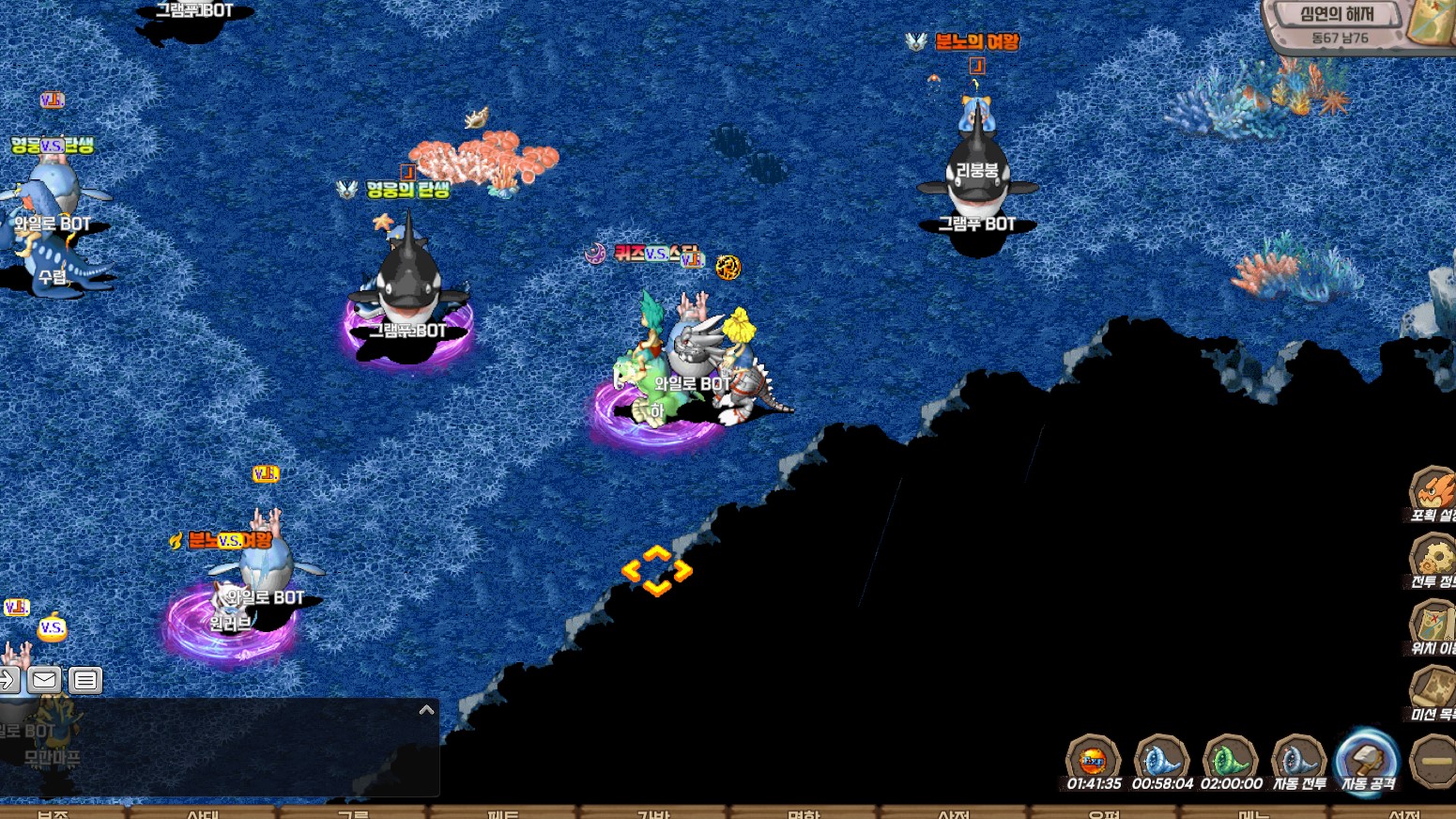Expand the chat box with the caret
This screenshot has height=819, width=1456.
pyautogui.click(x=426, y=710)
